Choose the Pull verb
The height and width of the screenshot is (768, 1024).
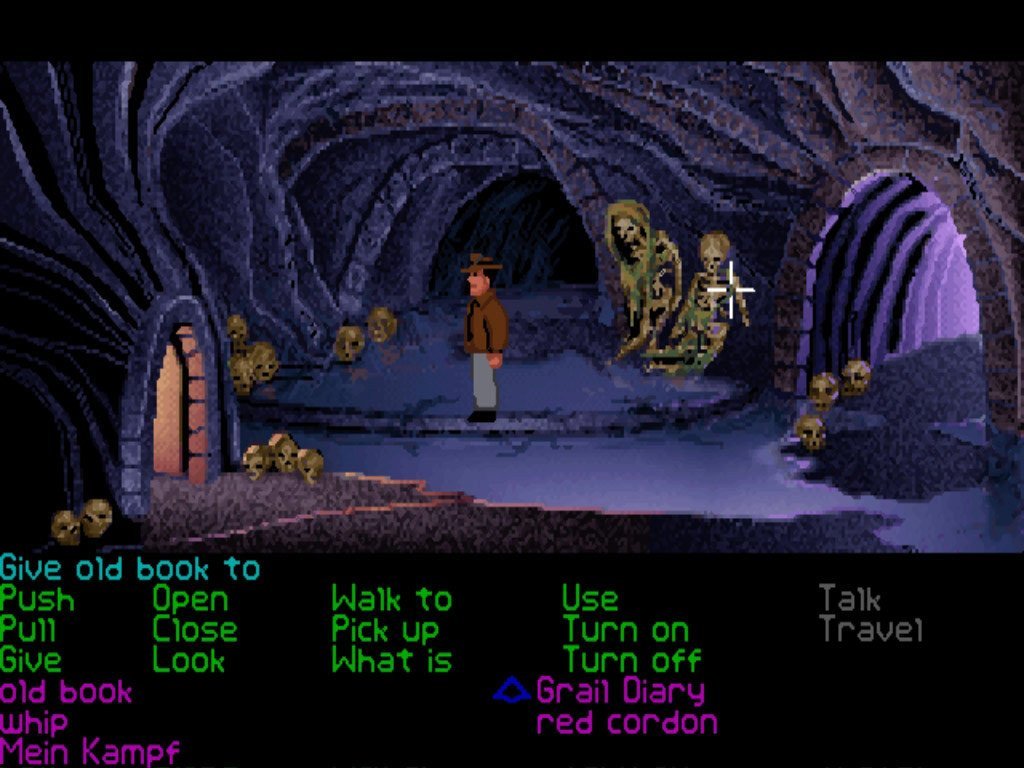[x=28, y=630]
